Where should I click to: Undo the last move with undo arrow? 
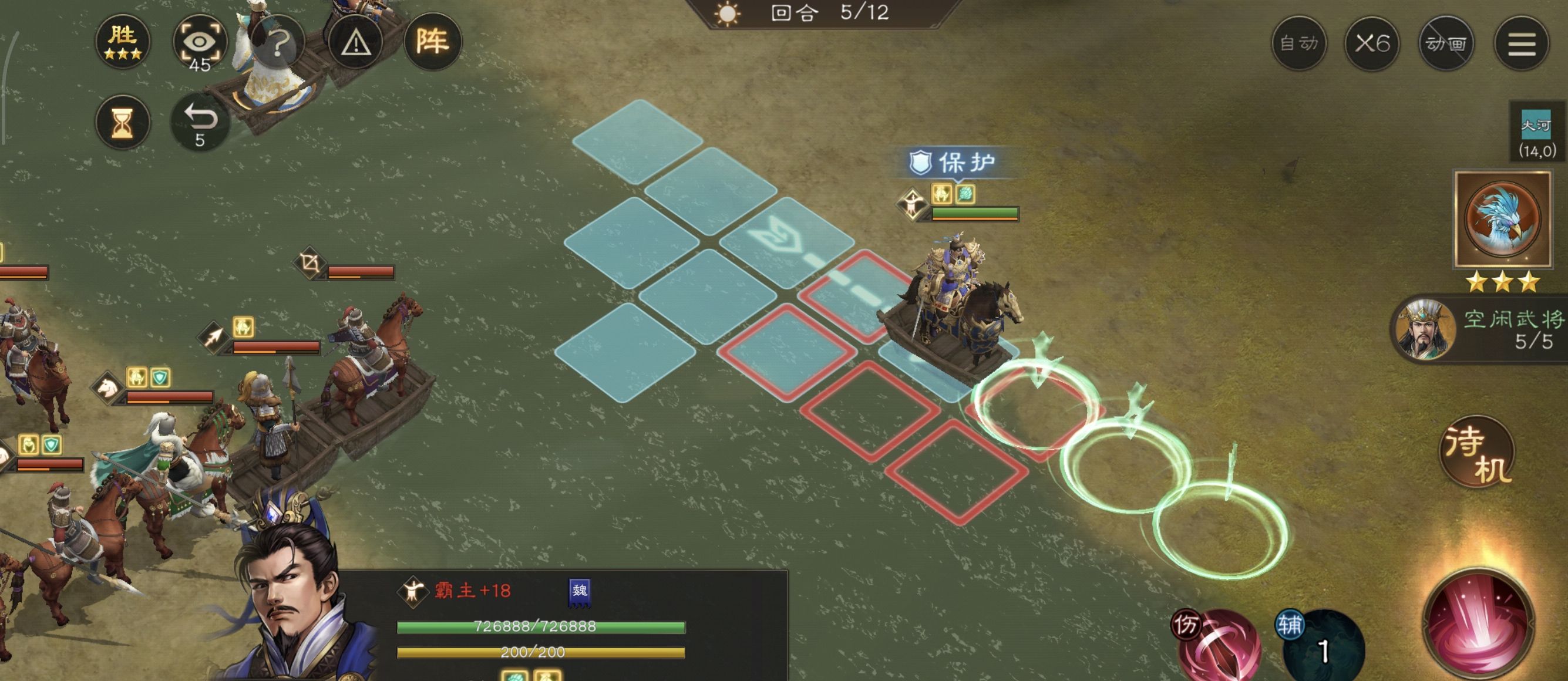(200, 123)
